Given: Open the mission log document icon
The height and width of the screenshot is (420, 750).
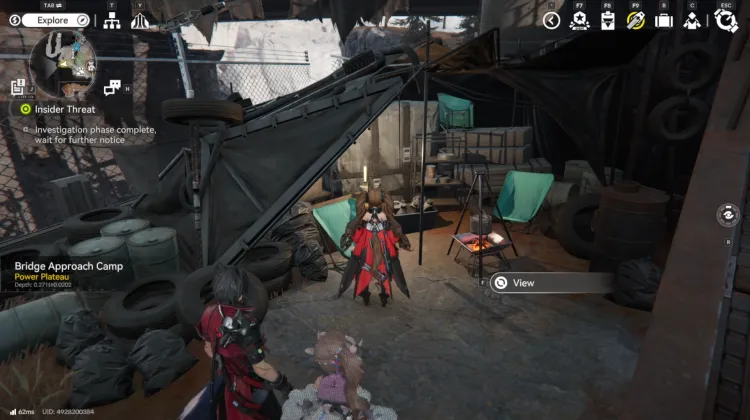Looking at the screenshot, I should [x=18, y=88].
